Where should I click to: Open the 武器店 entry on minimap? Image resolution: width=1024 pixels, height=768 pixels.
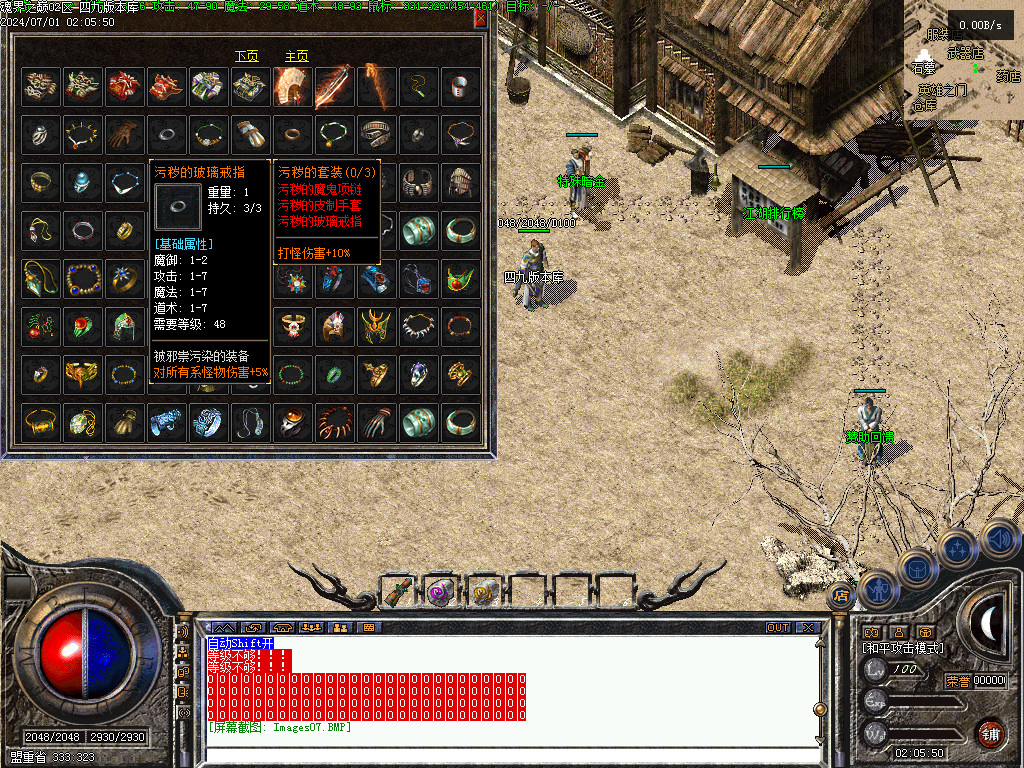click(965, 53)
